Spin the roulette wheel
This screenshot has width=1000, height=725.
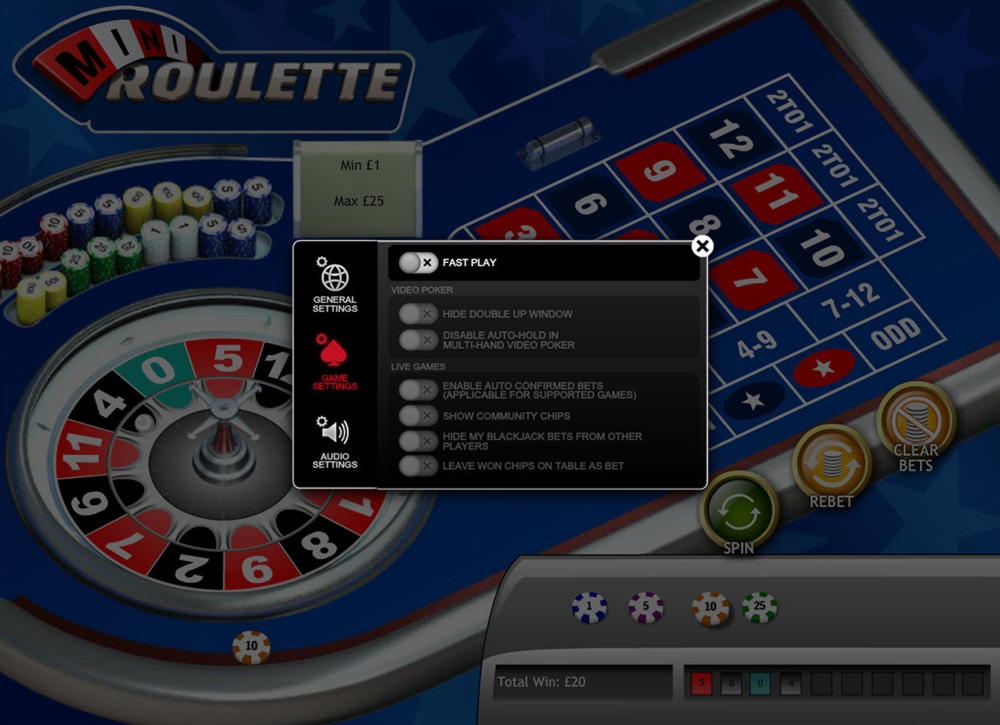point(739,511)
